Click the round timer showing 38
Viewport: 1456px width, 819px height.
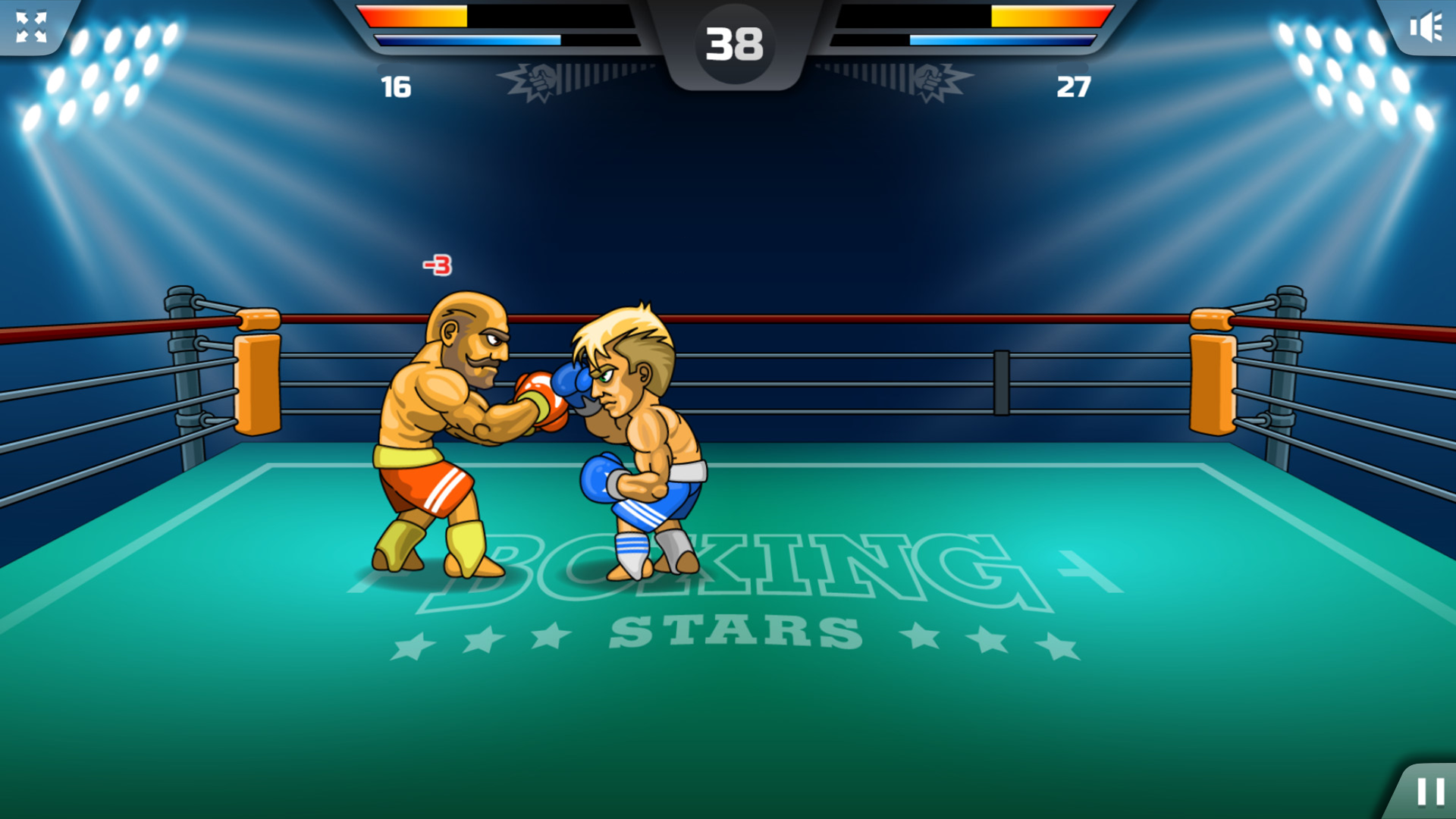[x=733, y=42]
